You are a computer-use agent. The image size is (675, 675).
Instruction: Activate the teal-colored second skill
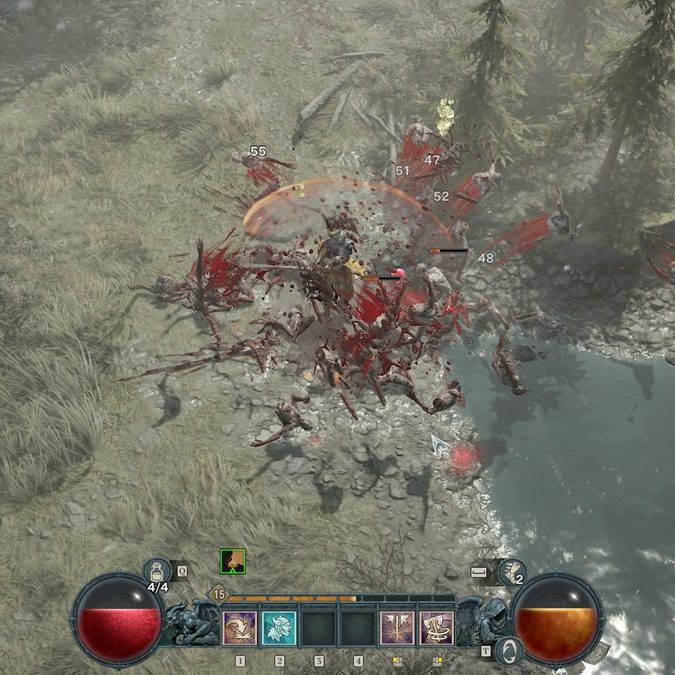279,628
